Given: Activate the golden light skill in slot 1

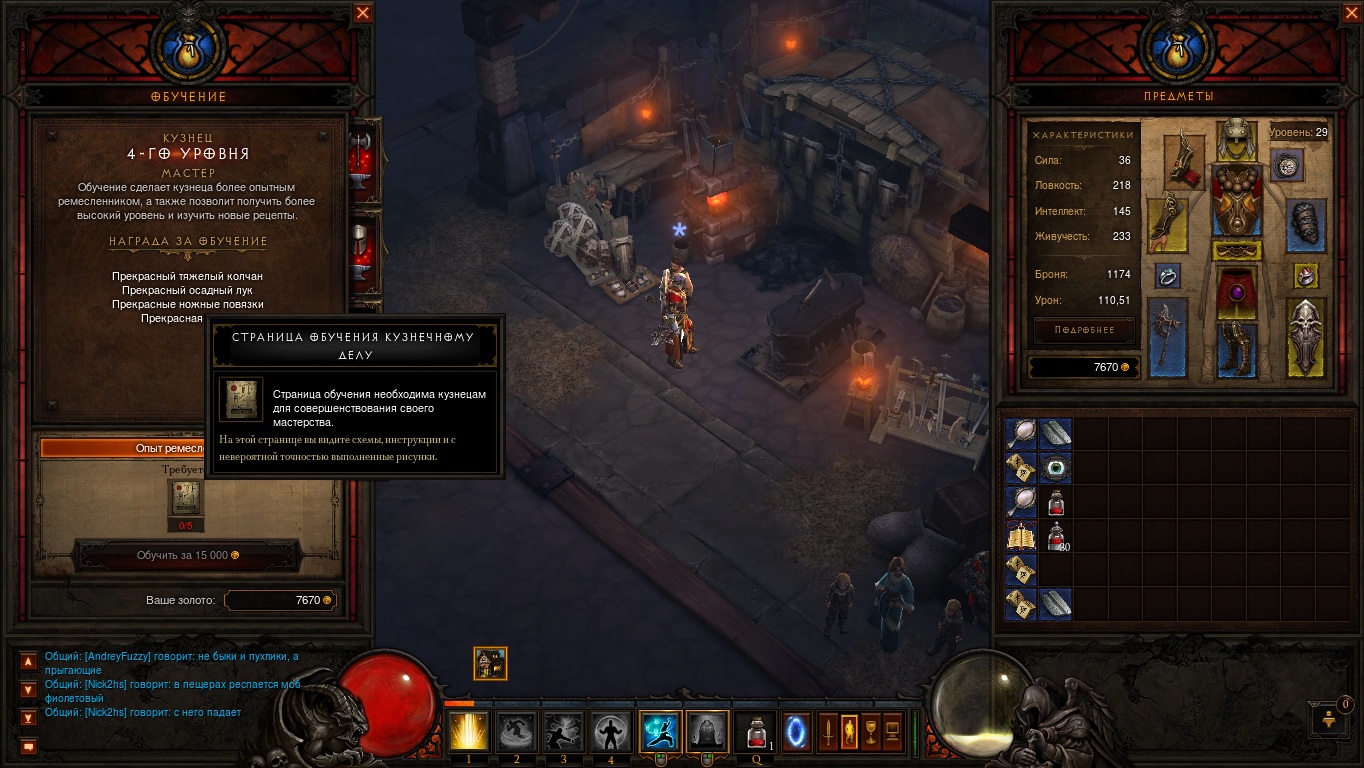Looking at the screenshot, I should click(469, 732).
